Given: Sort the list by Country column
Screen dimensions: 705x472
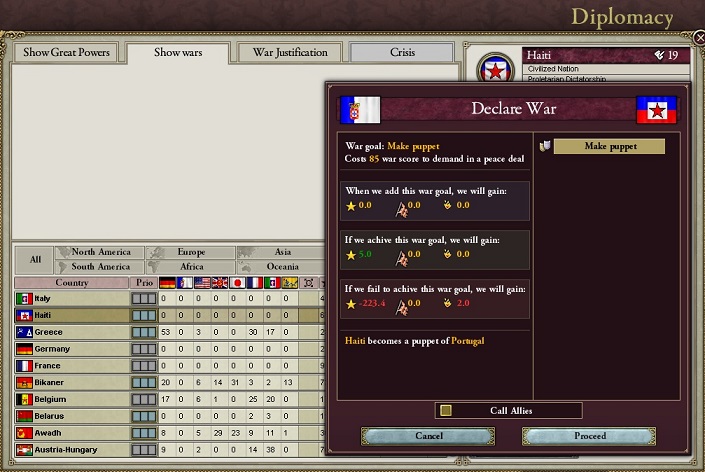Looking at the screenshot, I should point(71,283).
